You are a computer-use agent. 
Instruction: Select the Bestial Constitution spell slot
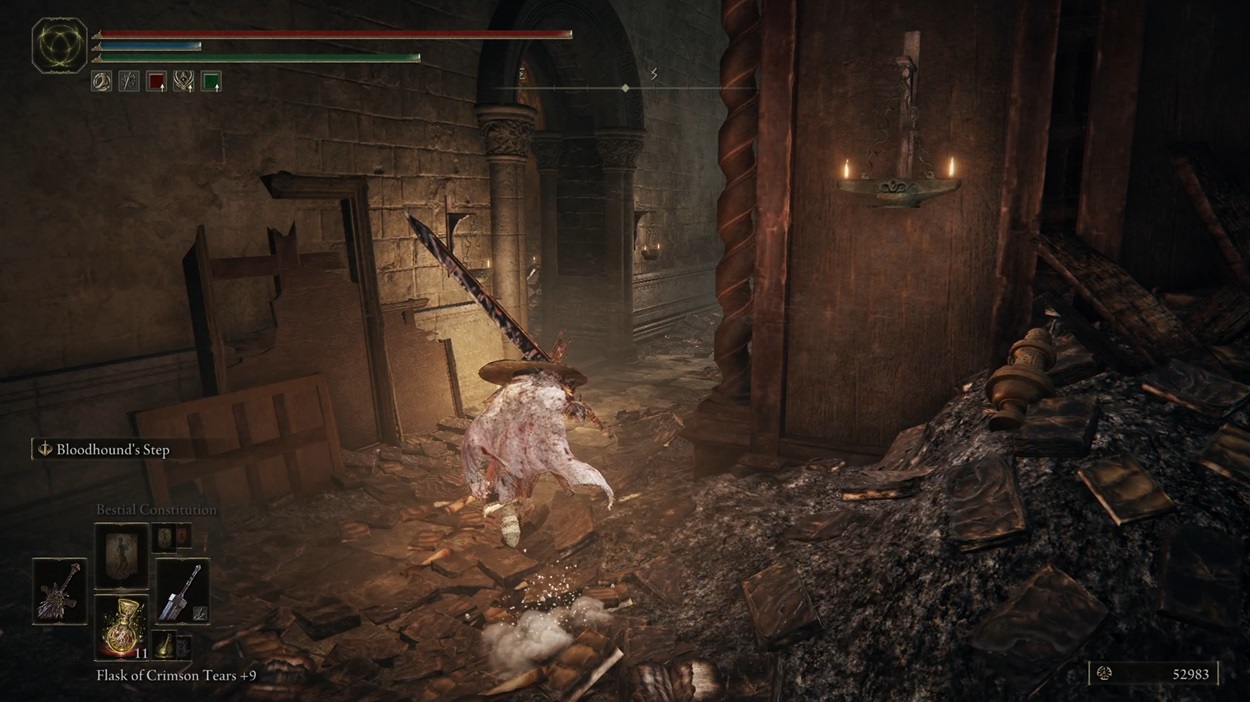tap(121, 554)
